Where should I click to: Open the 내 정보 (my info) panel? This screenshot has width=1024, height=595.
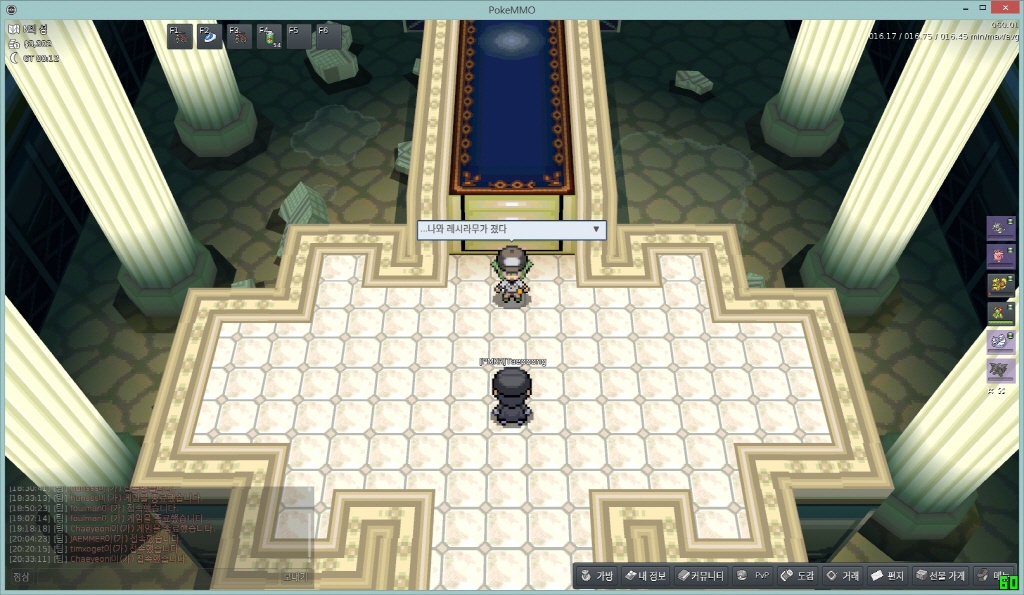pos(644,576)
